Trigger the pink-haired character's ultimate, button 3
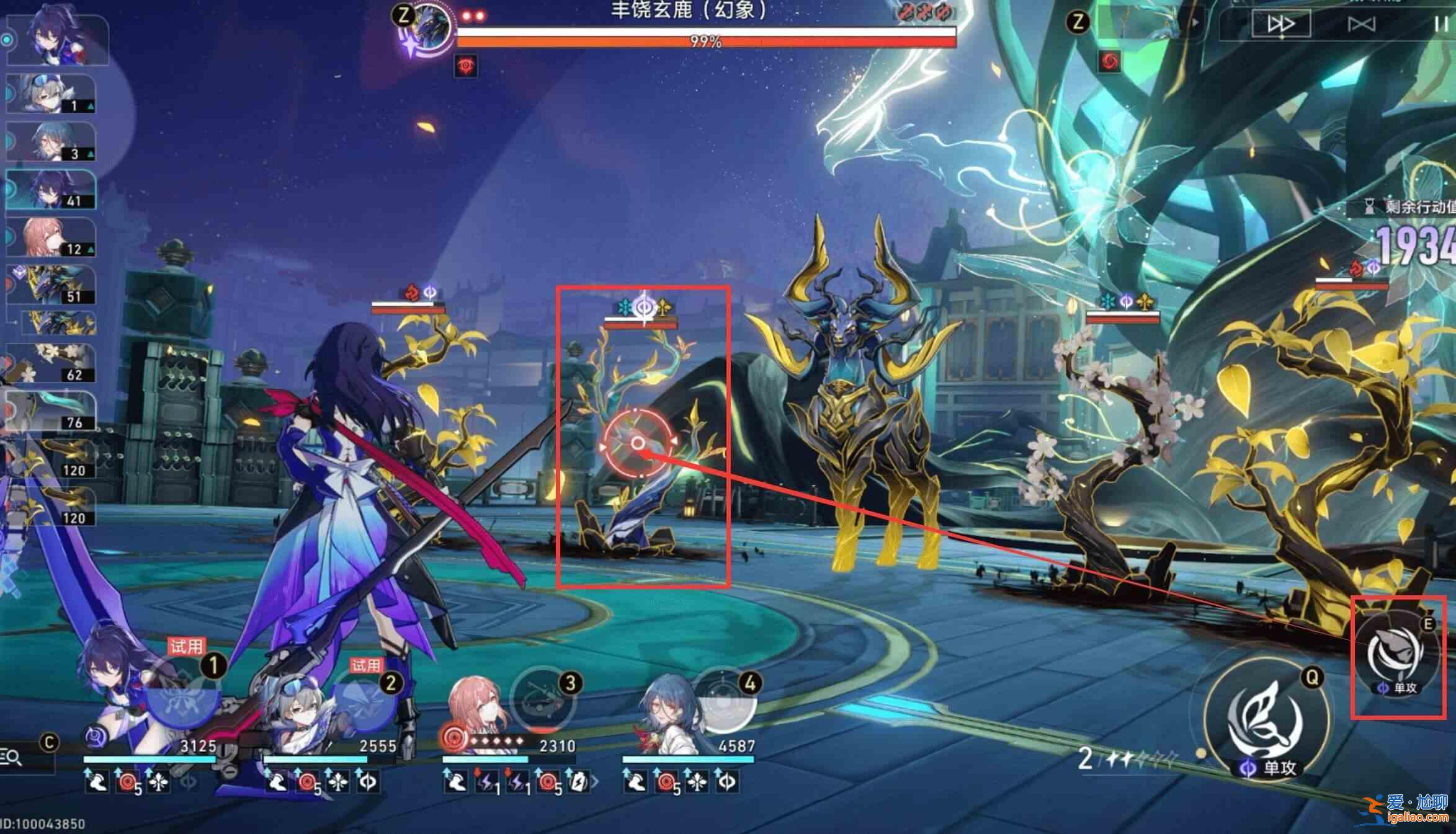This screenshot has height=834, width=1456. click(541, 702)
